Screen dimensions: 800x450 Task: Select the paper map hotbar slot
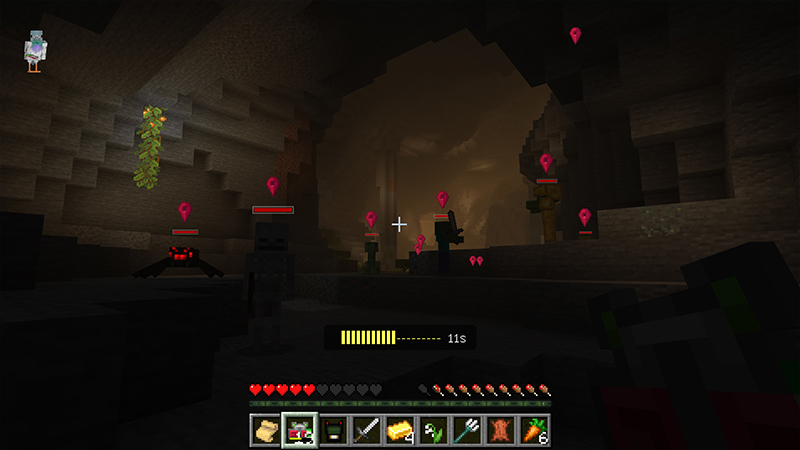click(x=265, y=430)
